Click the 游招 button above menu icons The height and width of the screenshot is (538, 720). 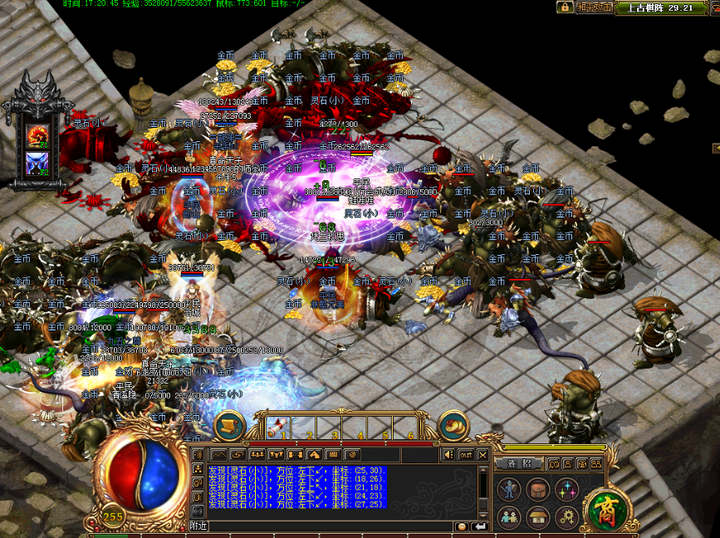click(x=521, y=464)
